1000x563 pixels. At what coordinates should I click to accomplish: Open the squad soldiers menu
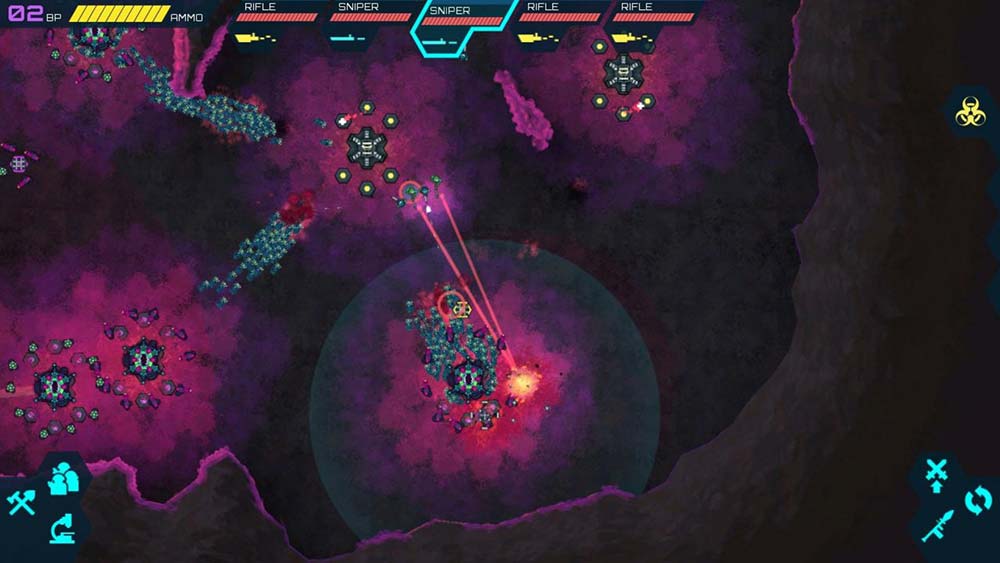pyautogui.click(x=65, y=477)
